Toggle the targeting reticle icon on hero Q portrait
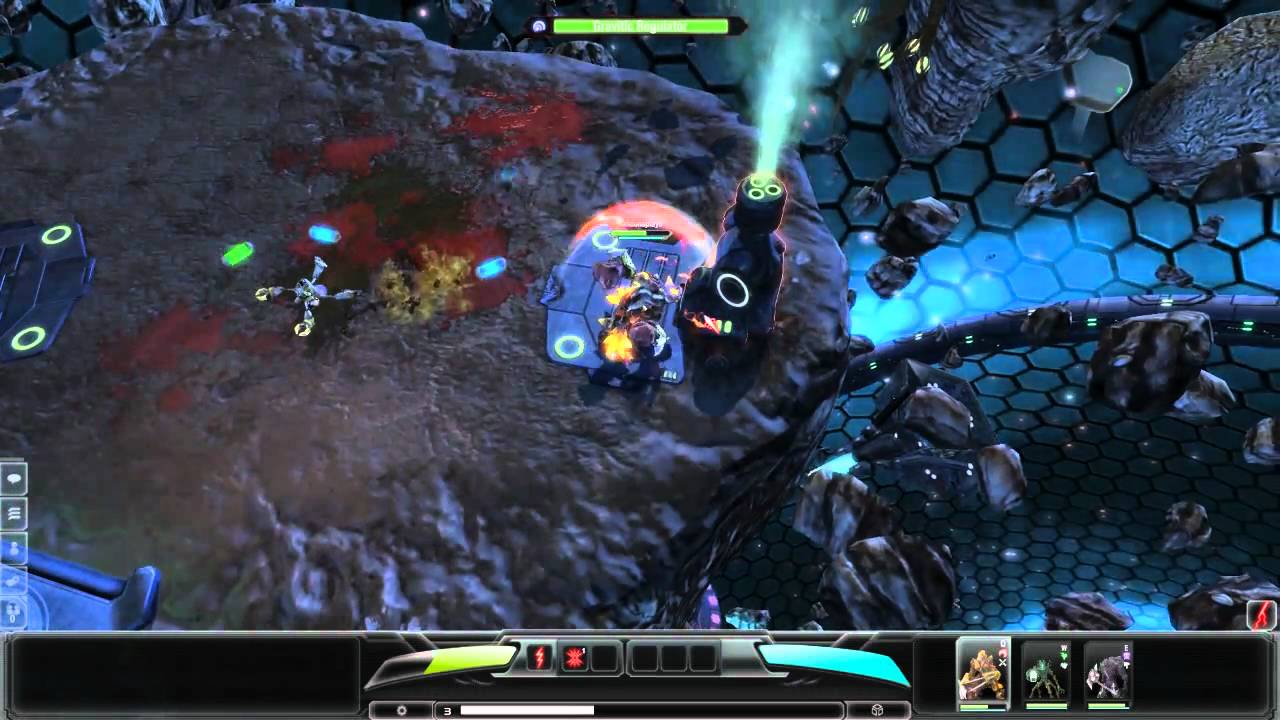Image resolution: width=1280 pixels, height=720 pixels. click(x=1004, y=653)
